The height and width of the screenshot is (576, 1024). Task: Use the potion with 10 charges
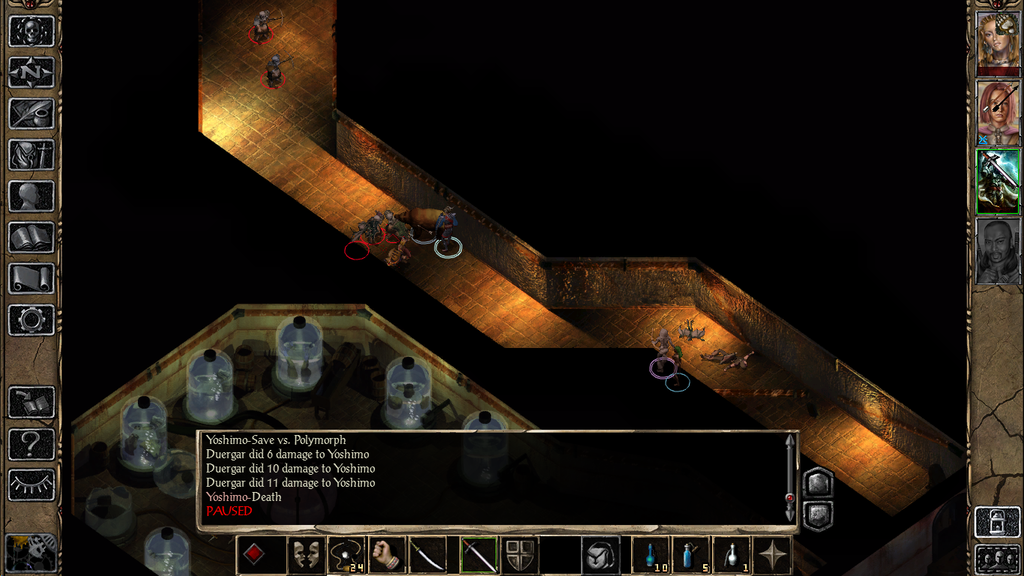tap(650, 555)
